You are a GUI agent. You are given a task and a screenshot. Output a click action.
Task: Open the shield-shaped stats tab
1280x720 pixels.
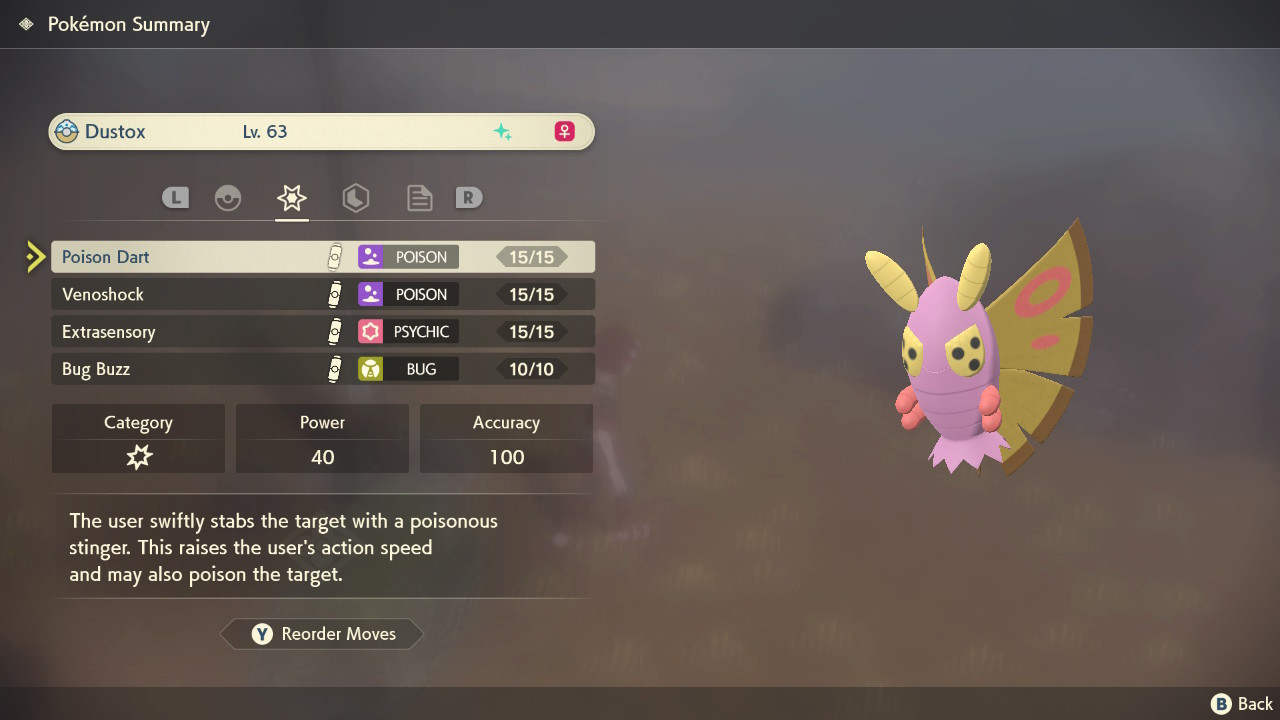pos(356,197)
